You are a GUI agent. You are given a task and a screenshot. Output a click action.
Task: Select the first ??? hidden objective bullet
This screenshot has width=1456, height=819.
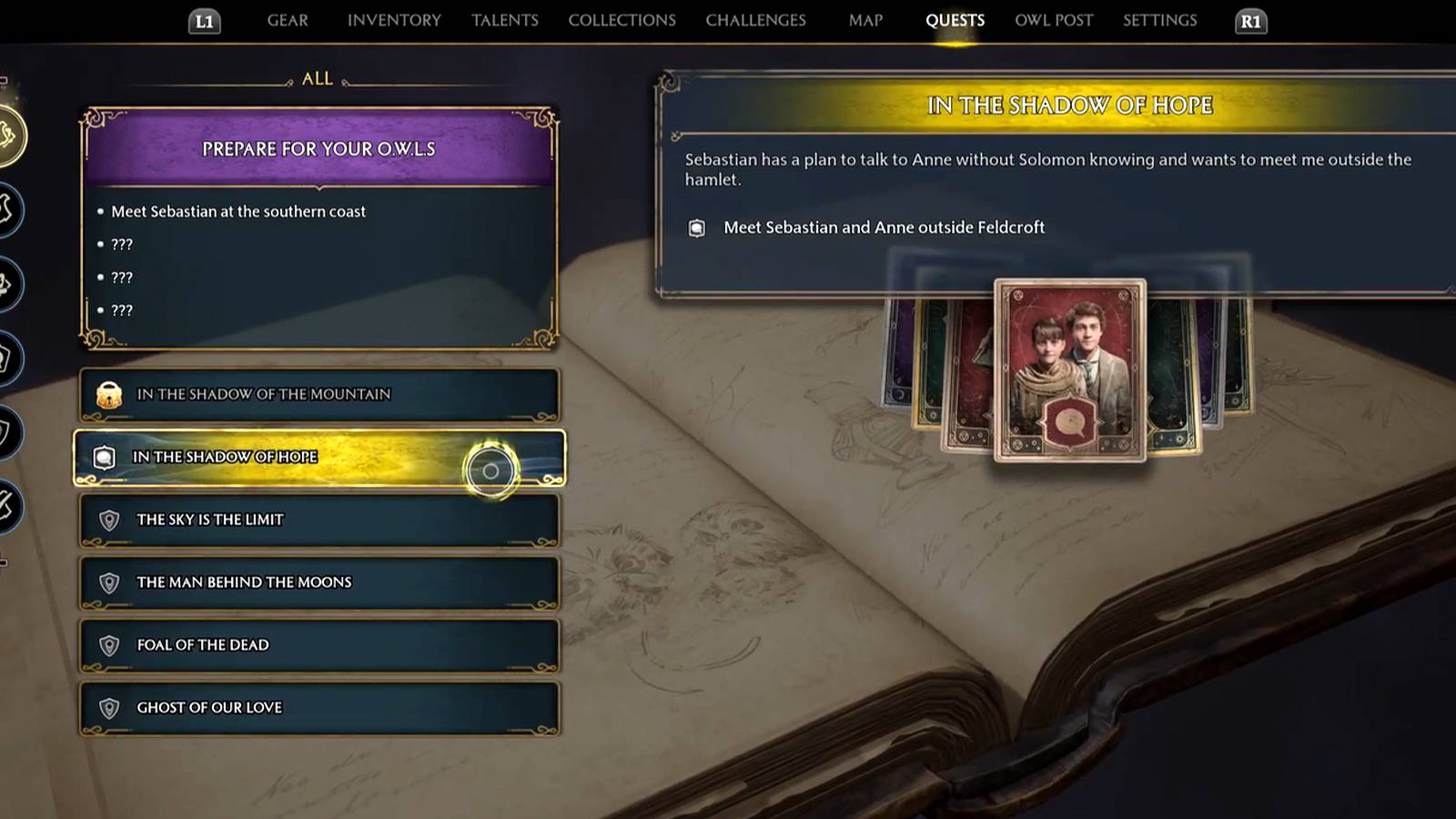tap(122, 244)
